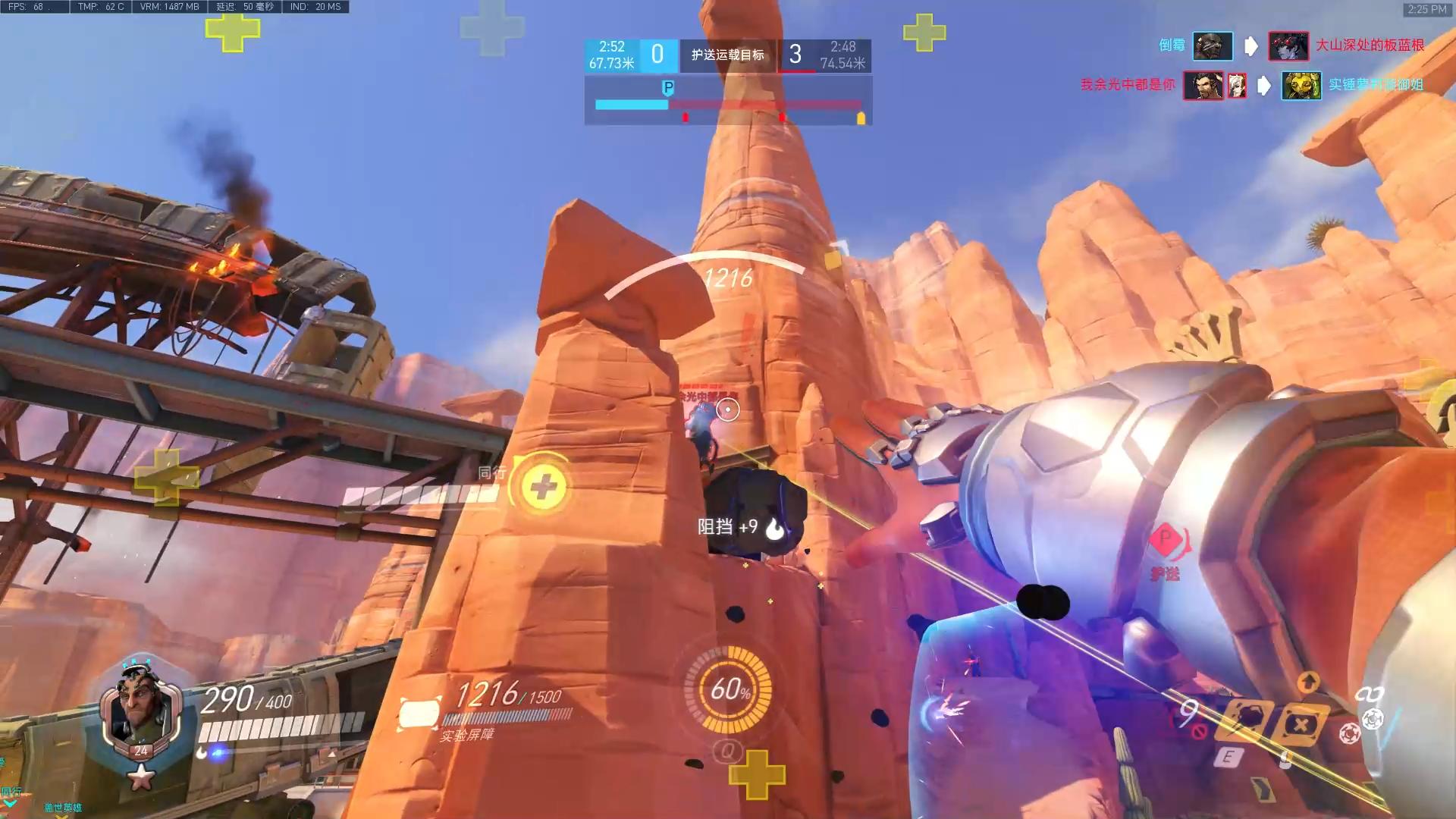This screenshot has height=819, width=1456.
Task: Choose the Orisa portrait in kill feed
Action: point(1301,85)
